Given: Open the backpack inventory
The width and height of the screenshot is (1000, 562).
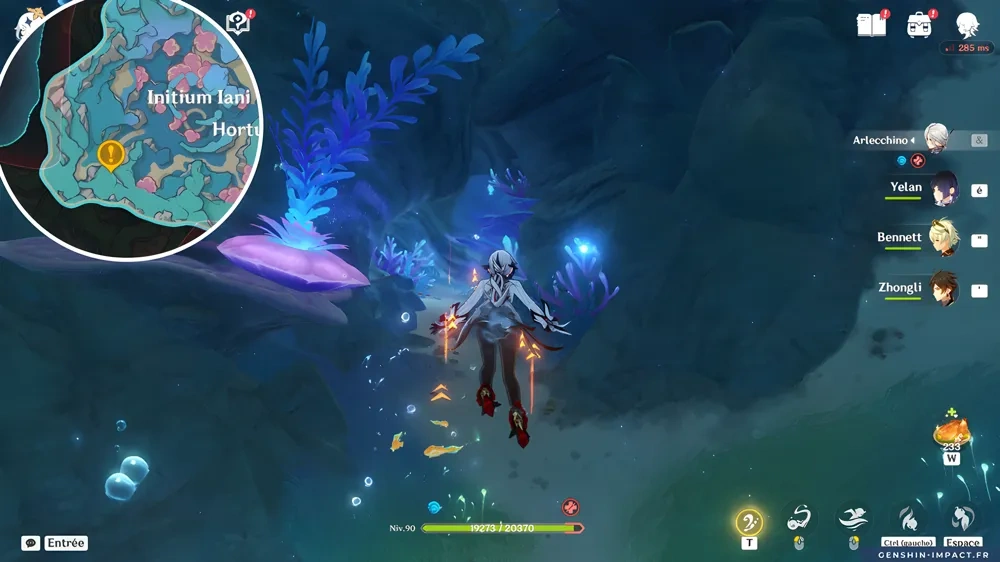Looking at the screenshot, I should (919, 25).
